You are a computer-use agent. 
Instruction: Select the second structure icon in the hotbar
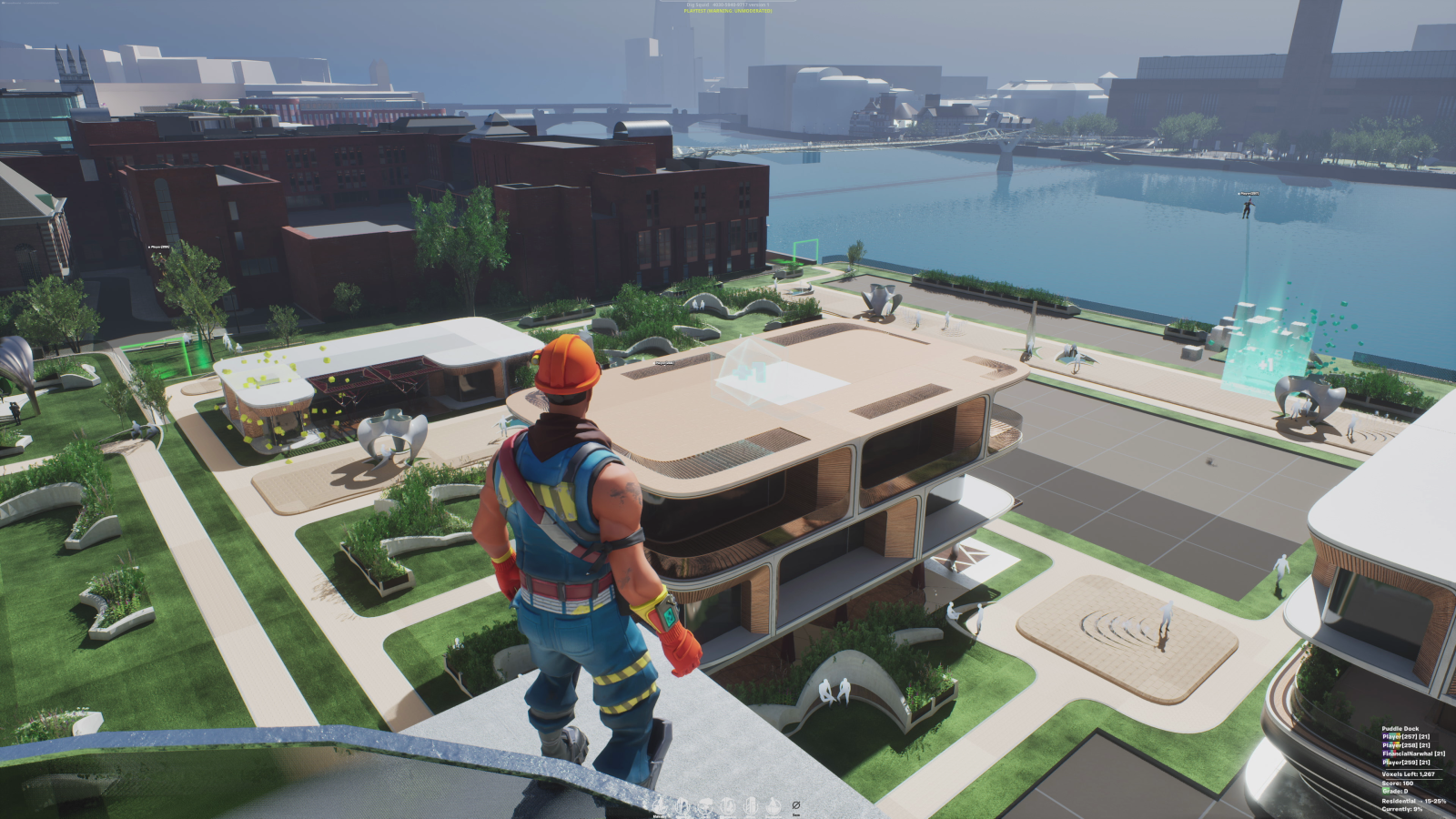[682, 805]
